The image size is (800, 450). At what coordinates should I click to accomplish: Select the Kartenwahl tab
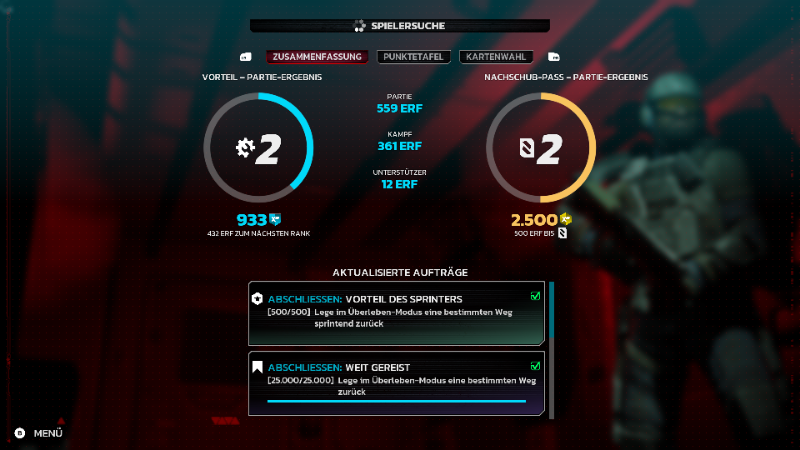[496, 57]
